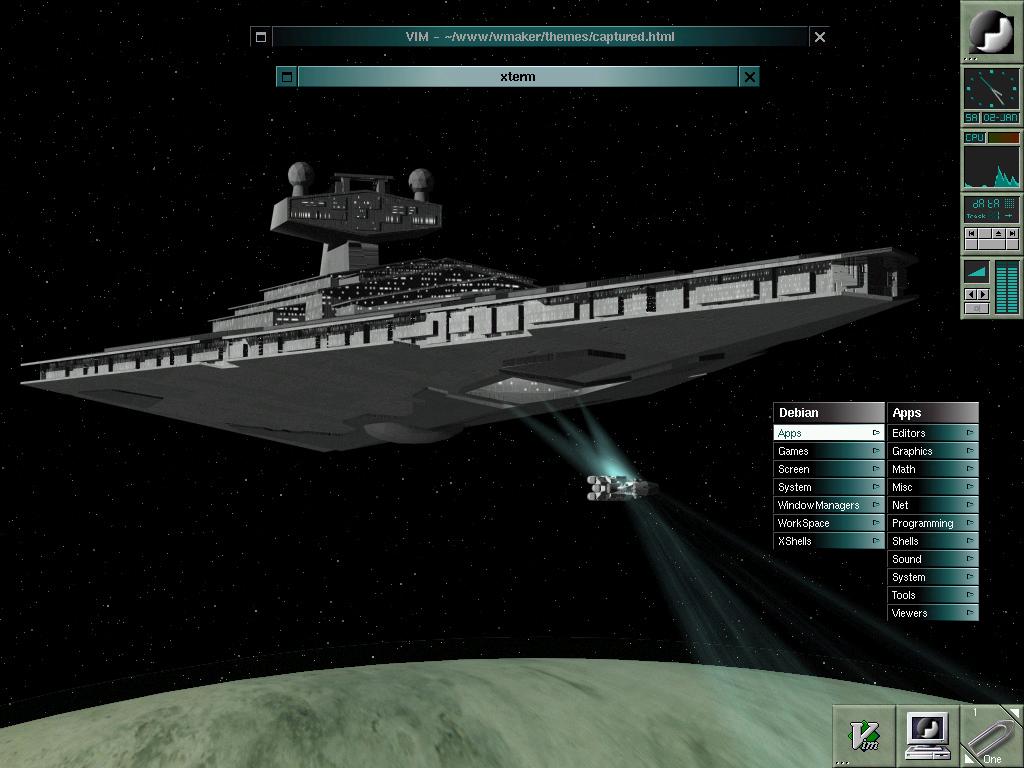
Task: Choose Tools in the Apps submenu
Action: coord(932,595)
